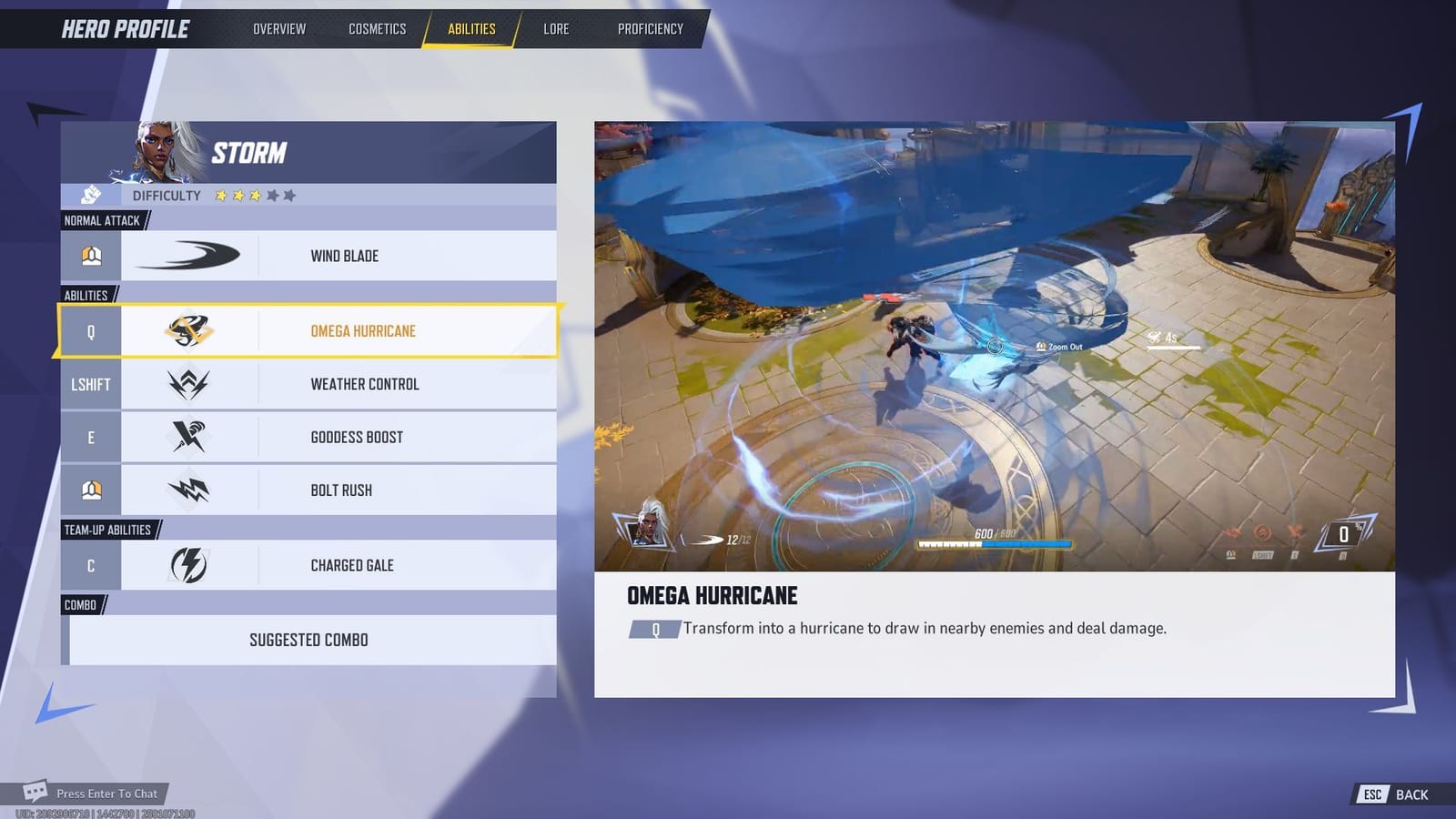Click the mouse icon next to Wind Blade
1456x819 pixels.
click(91, 256)
